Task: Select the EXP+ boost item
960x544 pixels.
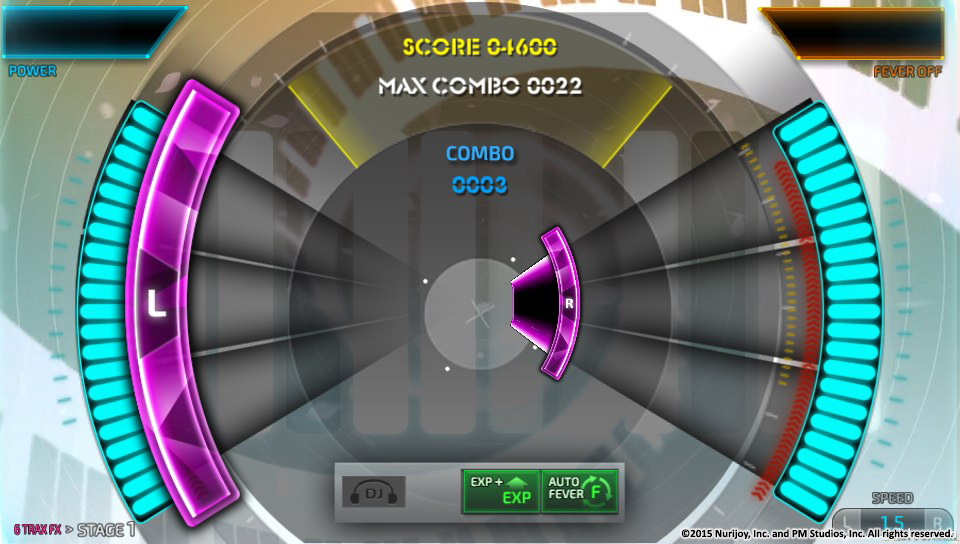Action: (500, 490)
